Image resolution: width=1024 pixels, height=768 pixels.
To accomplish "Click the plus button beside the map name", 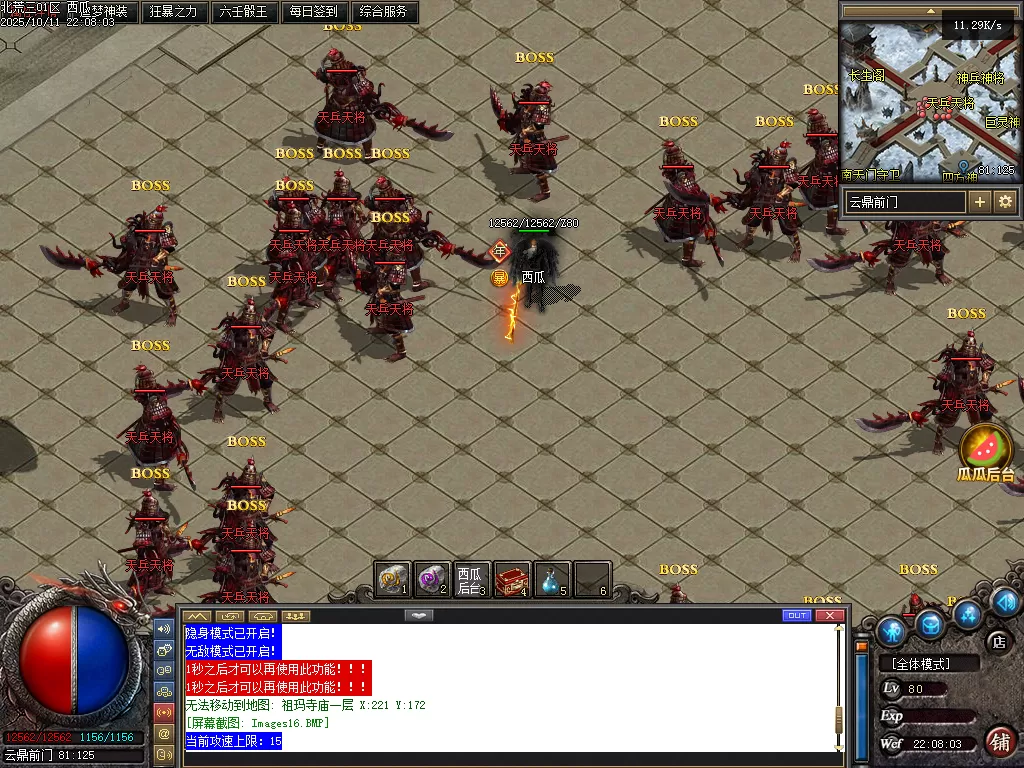I will (x=980, y=201).
